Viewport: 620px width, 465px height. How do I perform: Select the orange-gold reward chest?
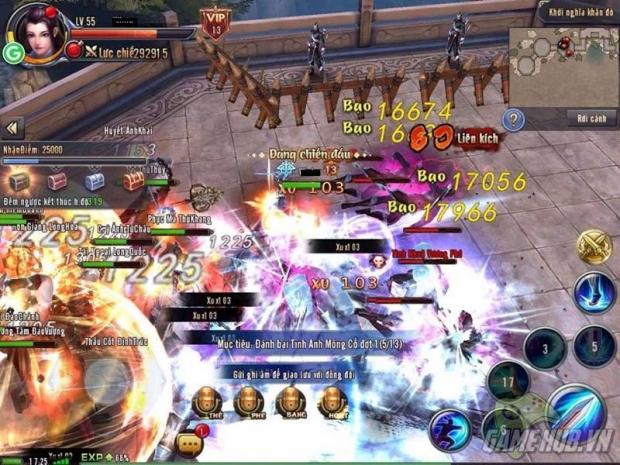[x=133, y=181]
